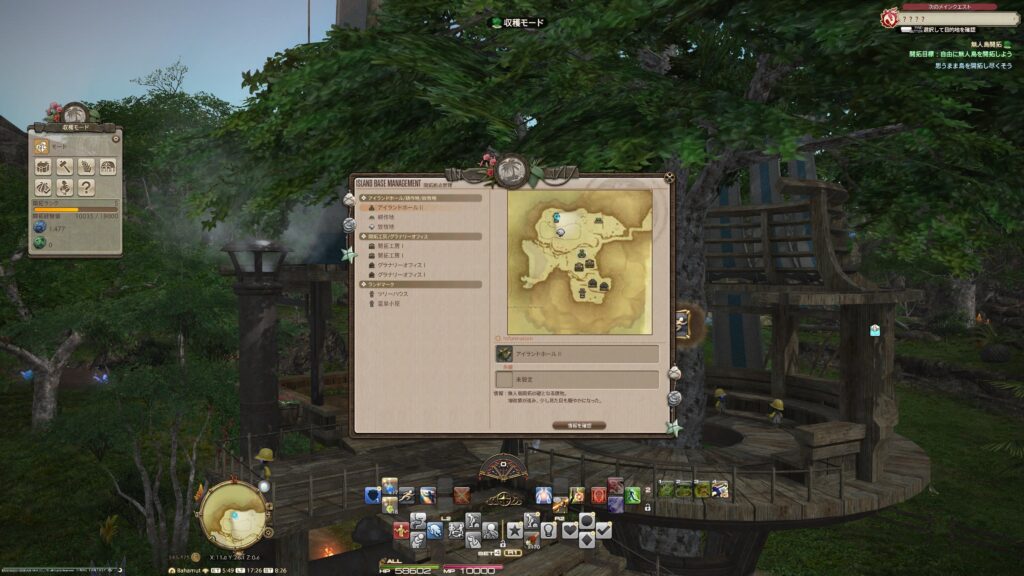Open the question mark help icon
Image resolution: width=1024 pixels, height=576 pixels.
[x=87, y=186]
